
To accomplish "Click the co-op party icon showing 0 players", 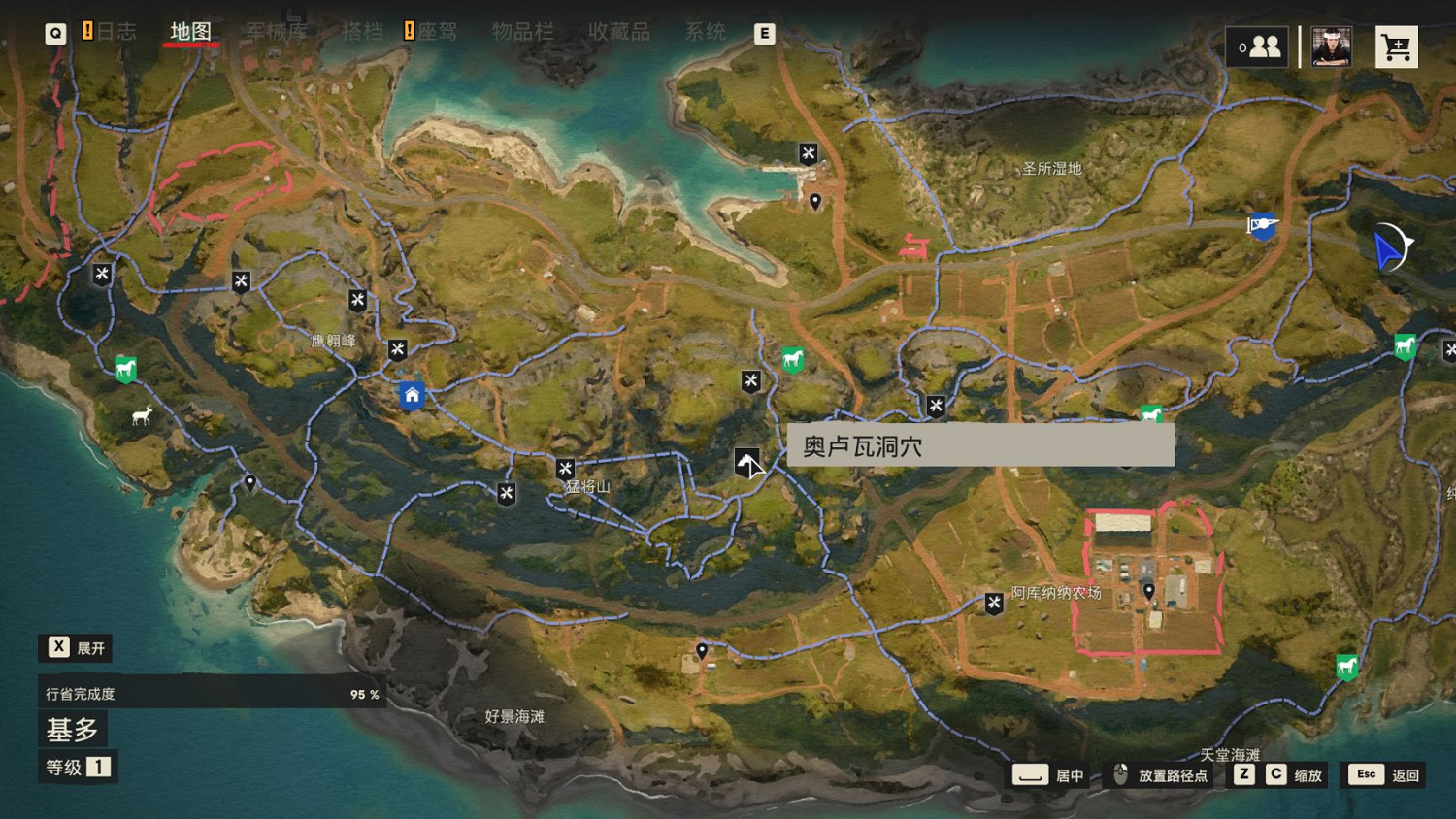I will (x=1258, y=46).
